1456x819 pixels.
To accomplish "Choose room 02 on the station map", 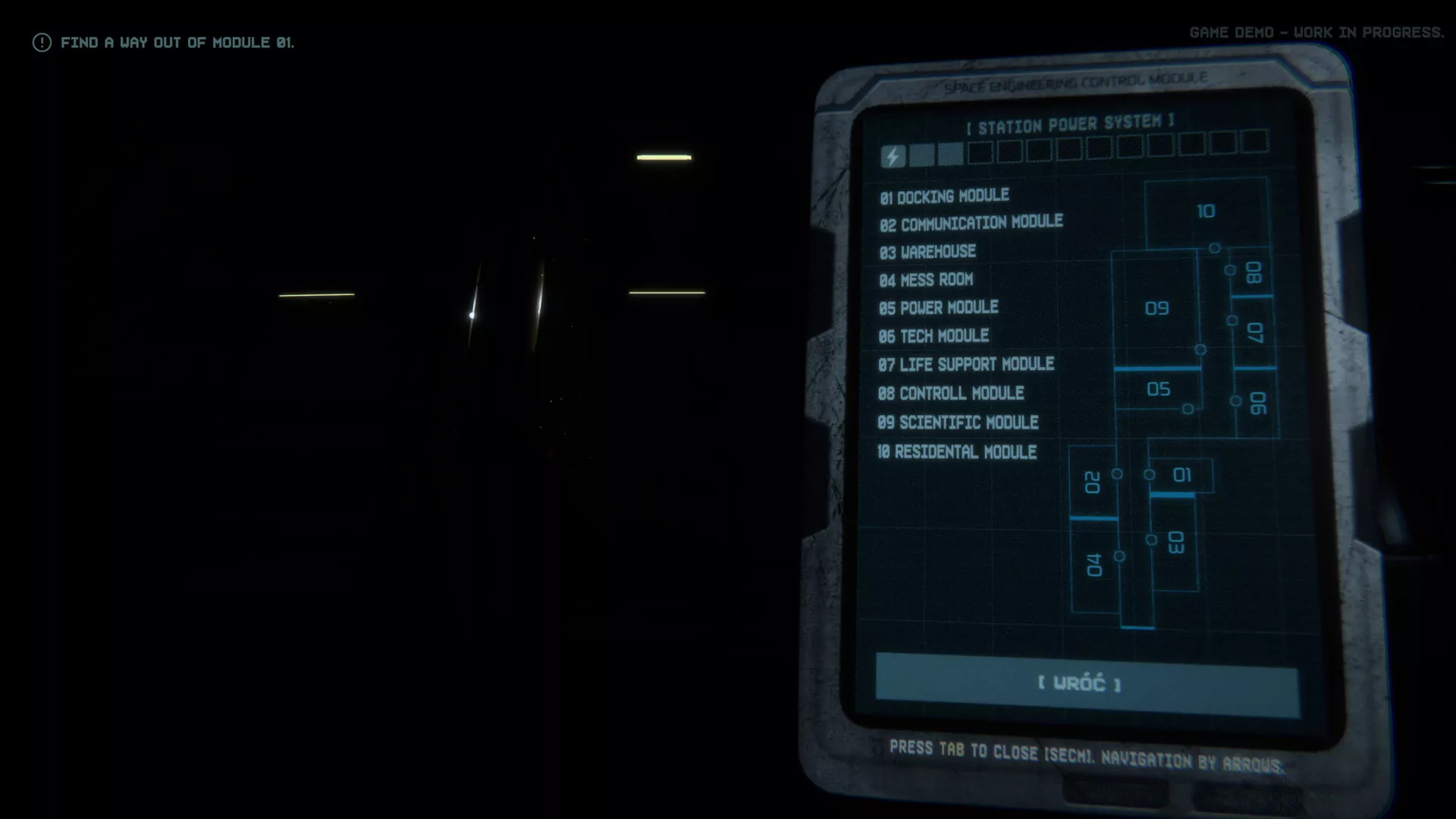I will pyautogui.click(x=1092, y=482).
